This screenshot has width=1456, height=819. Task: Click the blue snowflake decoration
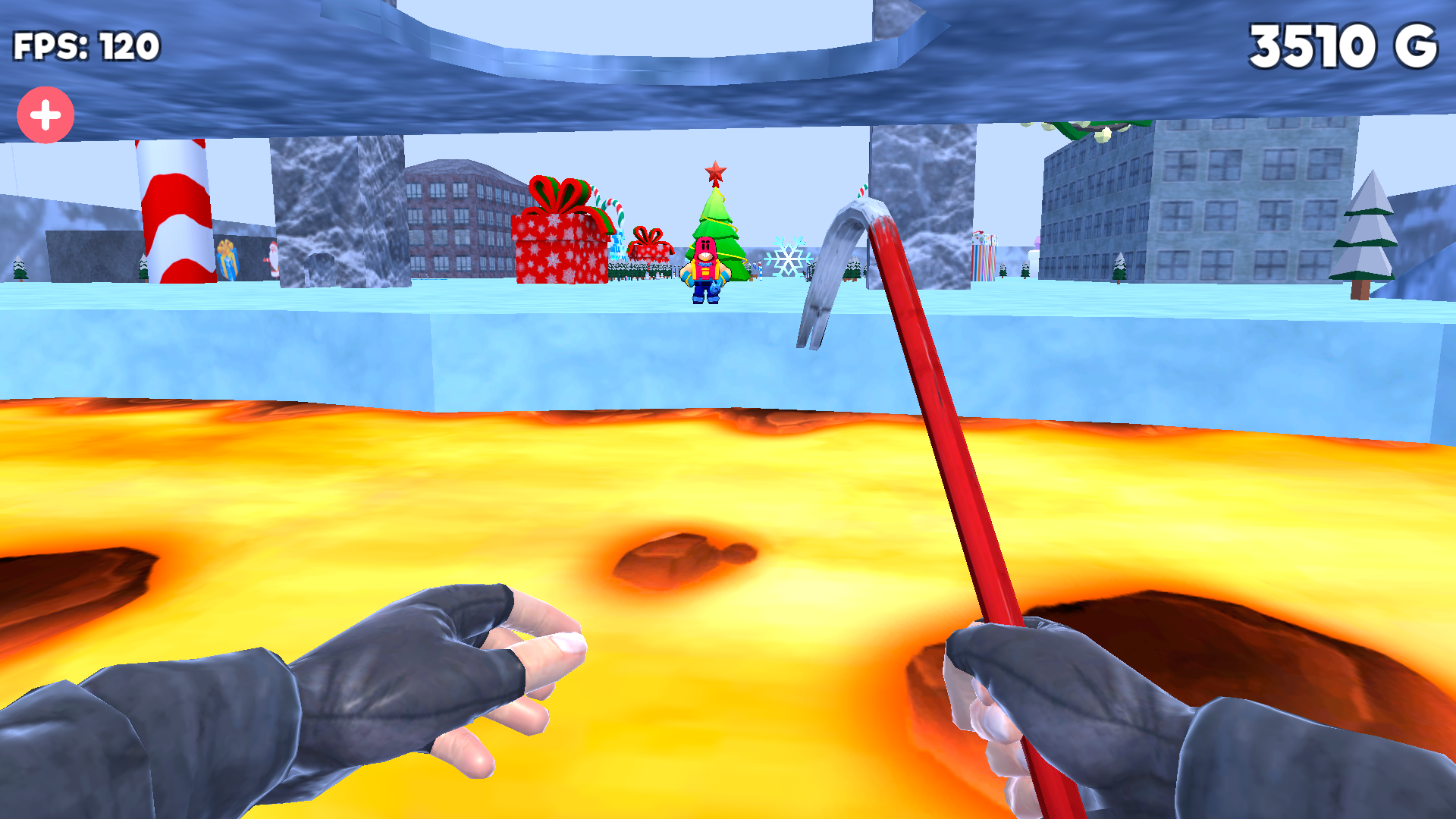(789, 258)
